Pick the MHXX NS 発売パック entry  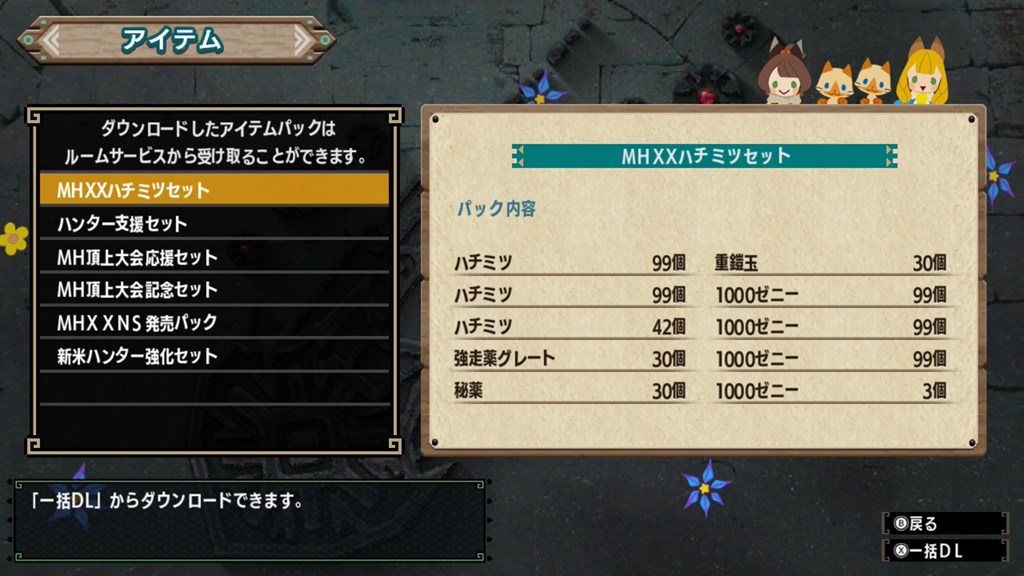(214, 323)
